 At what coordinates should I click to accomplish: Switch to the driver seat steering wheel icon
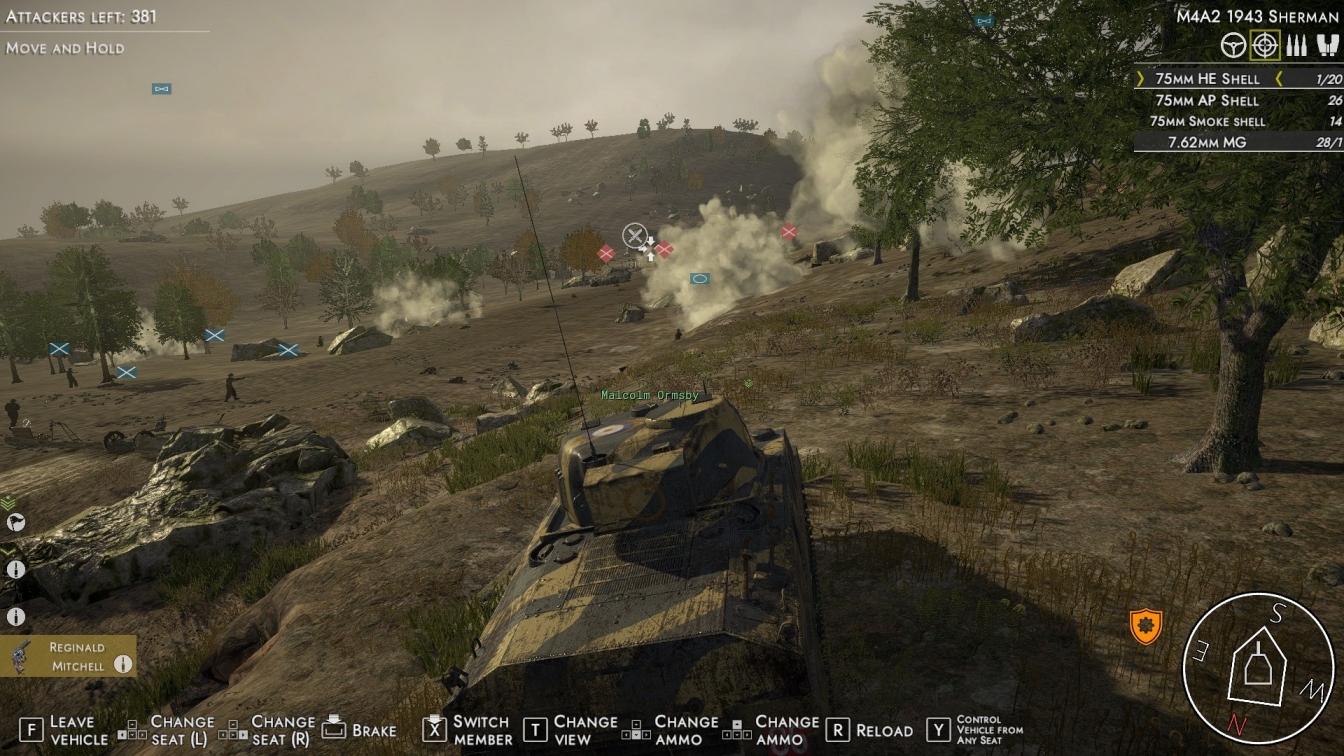(1234, 45)
